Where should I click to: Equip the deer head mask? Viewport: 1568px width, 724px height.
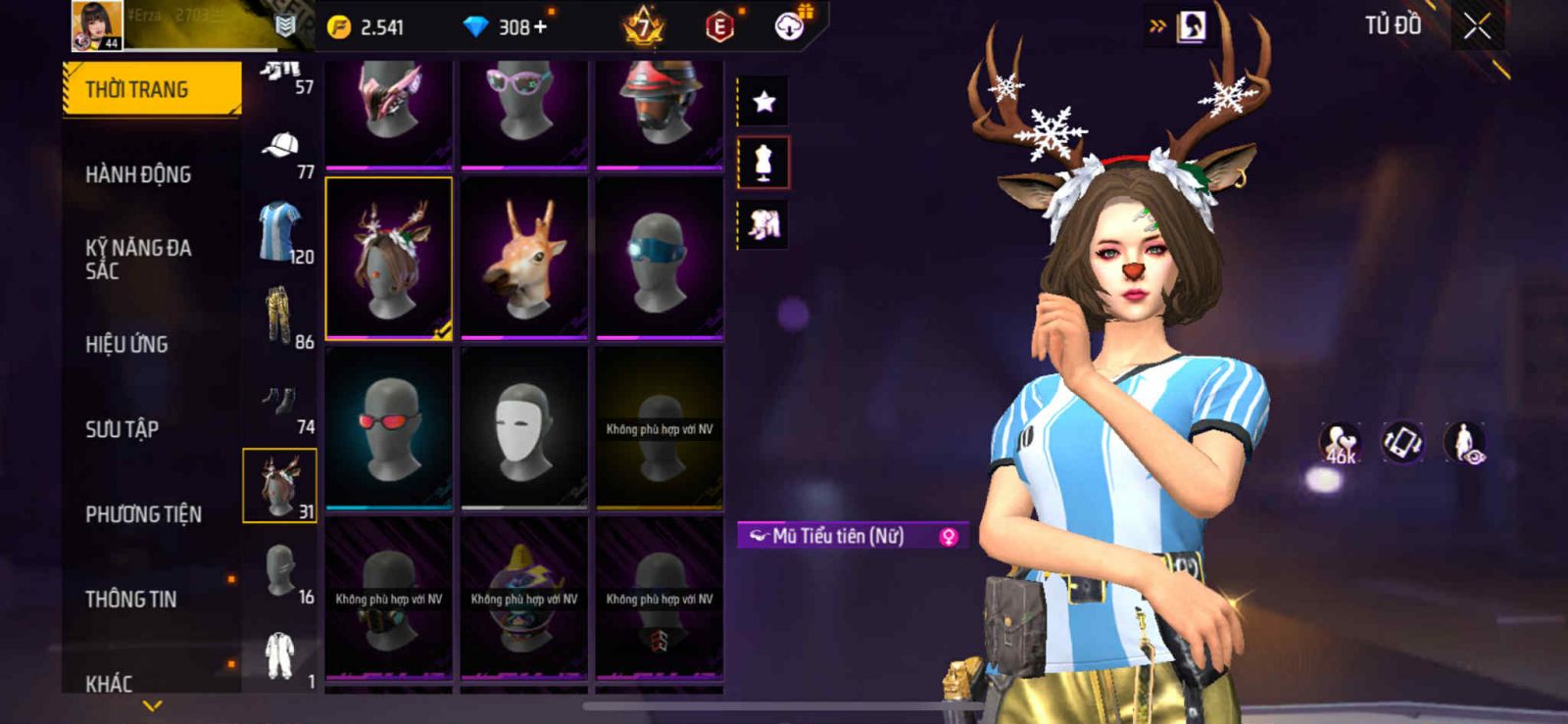(524, 258)
